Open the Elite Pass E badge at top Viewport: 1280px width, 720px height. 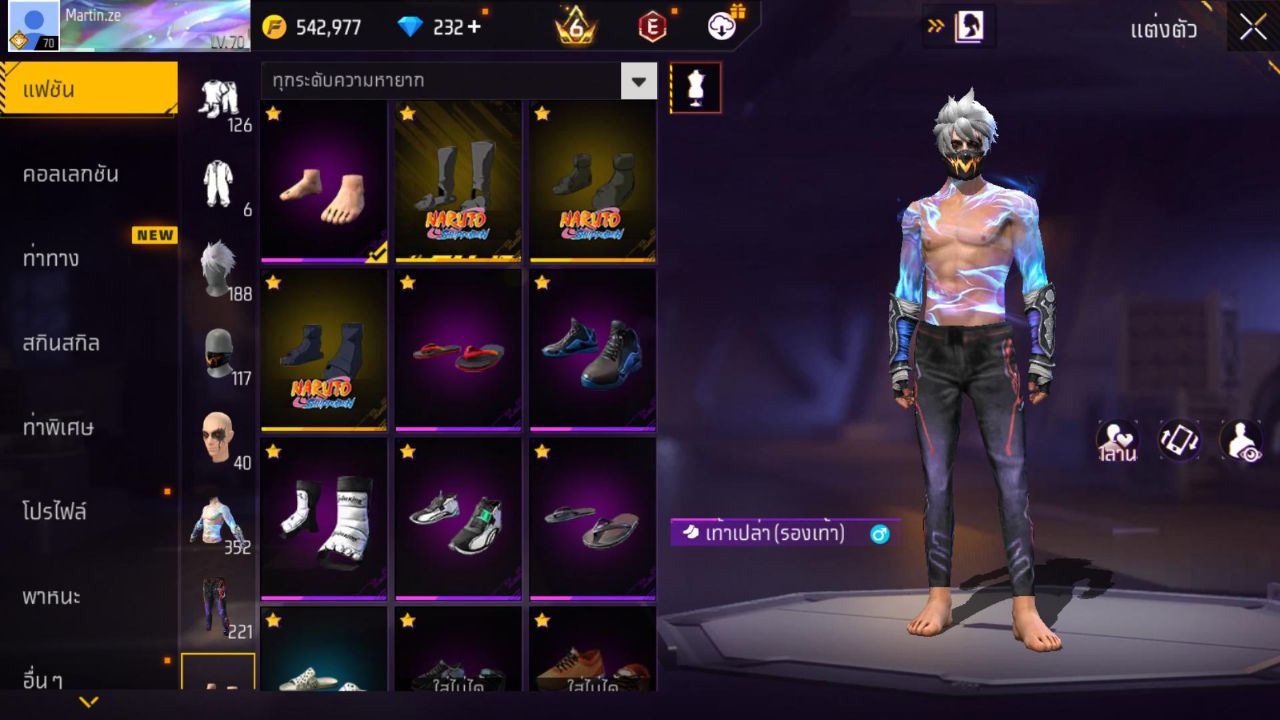(653, 27)
